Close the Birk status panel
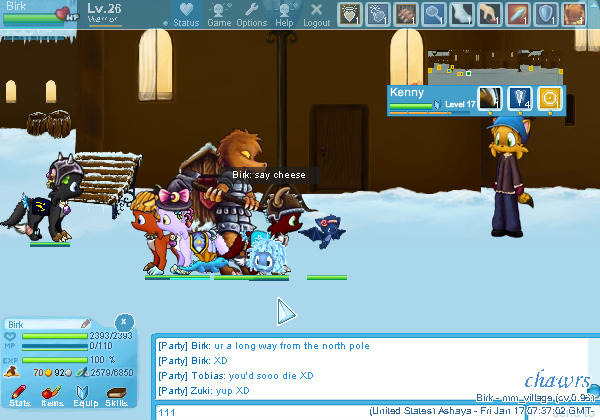 (x=122, y=322)
